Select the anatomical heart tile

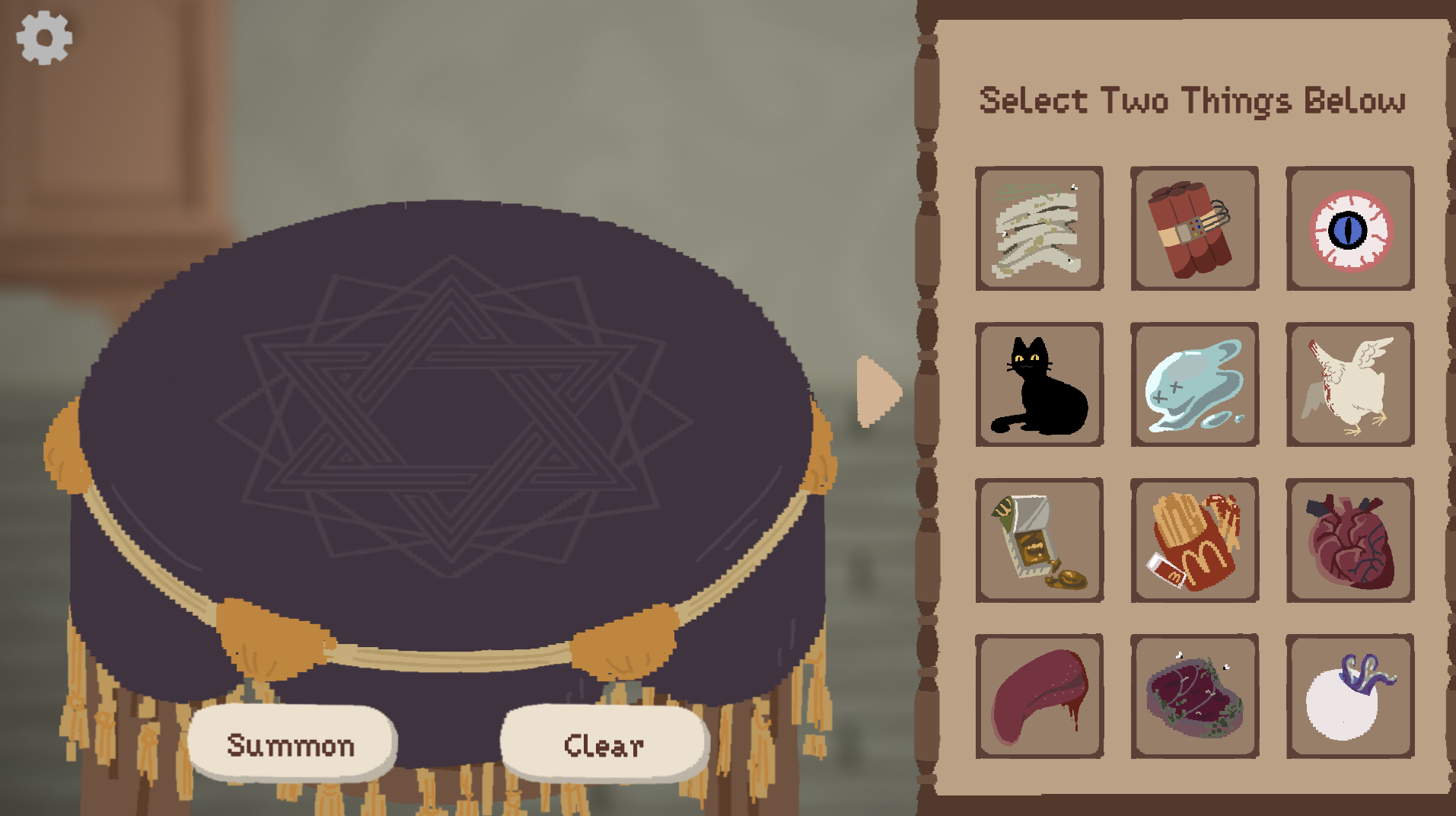click(x=1349, y=540)
